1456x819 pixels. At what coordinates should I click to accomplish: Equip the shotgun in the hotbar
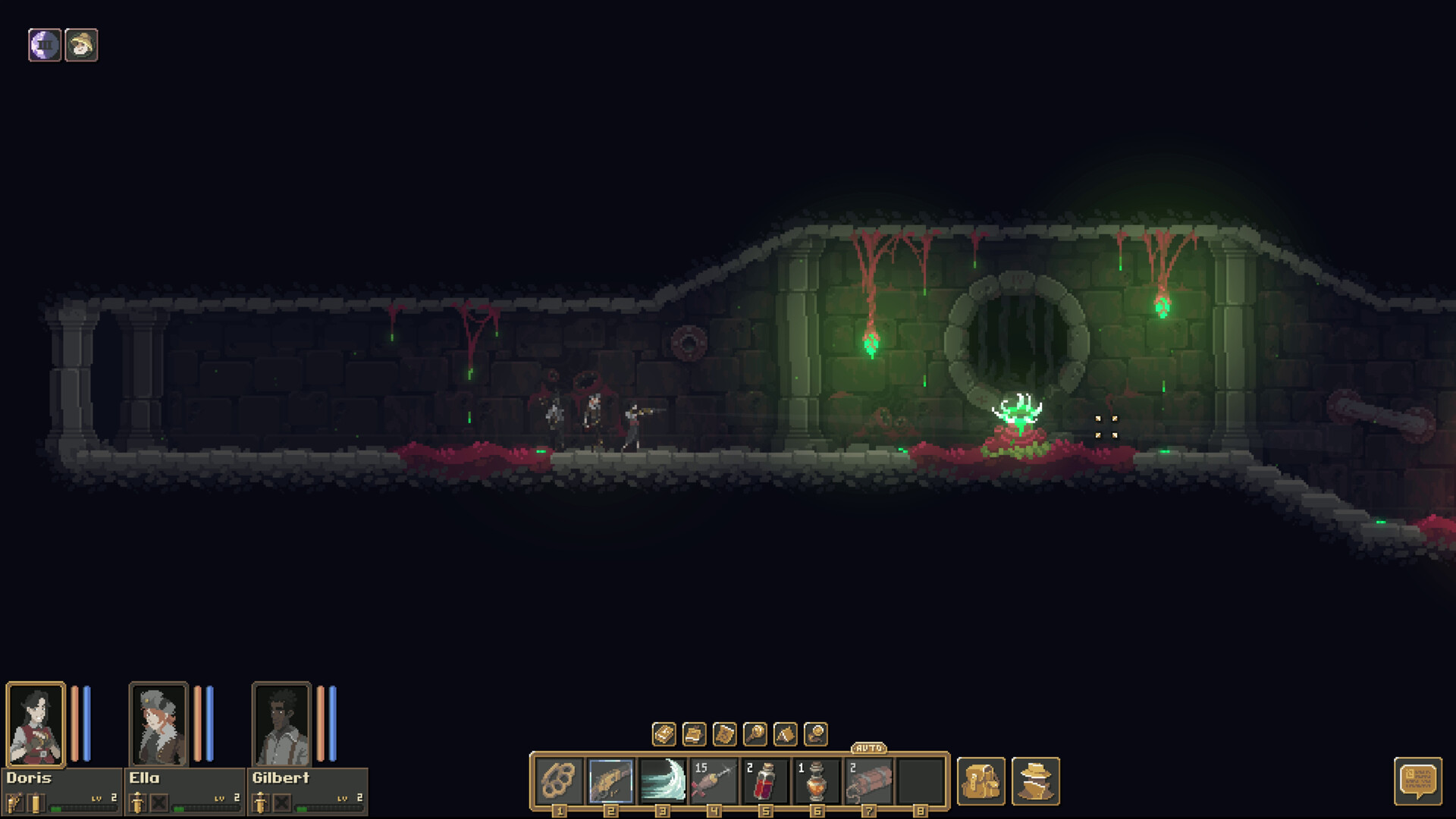click(610, 780)
